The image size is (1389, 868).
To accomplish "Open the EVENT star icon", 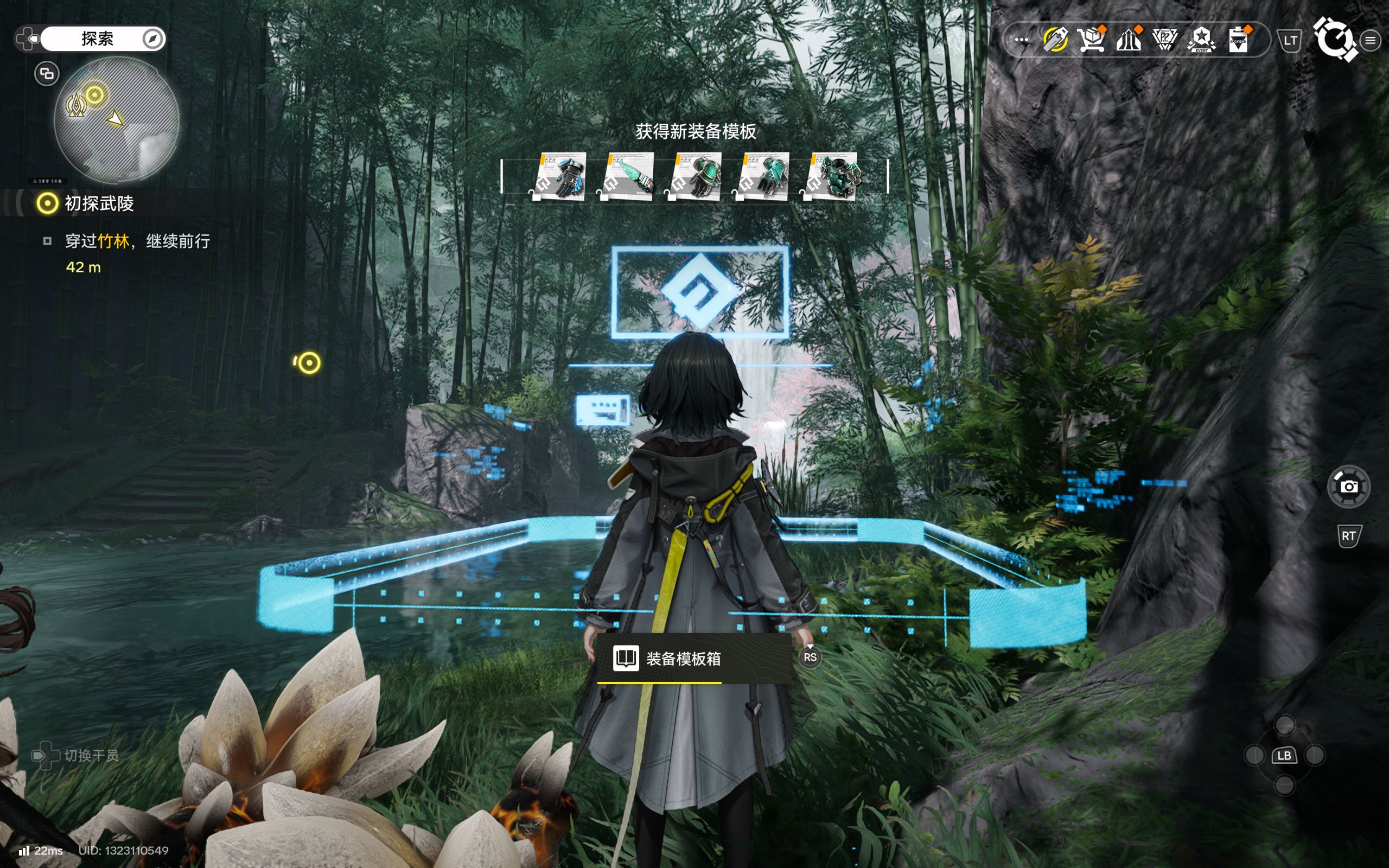I will coord(1201,40).
